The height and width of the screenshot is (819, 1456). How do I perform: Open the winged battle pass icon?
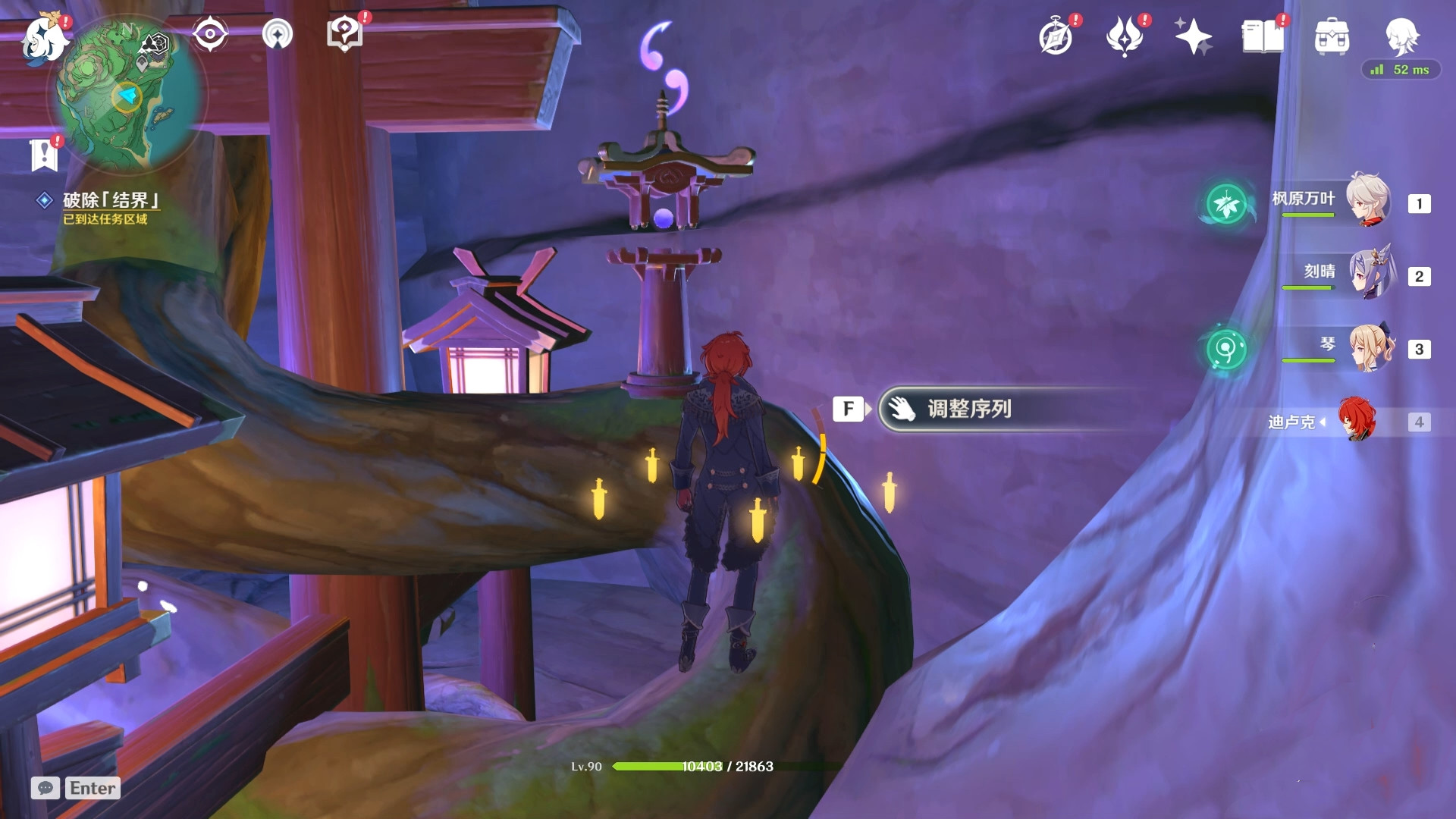click(x=1125, y=36)
